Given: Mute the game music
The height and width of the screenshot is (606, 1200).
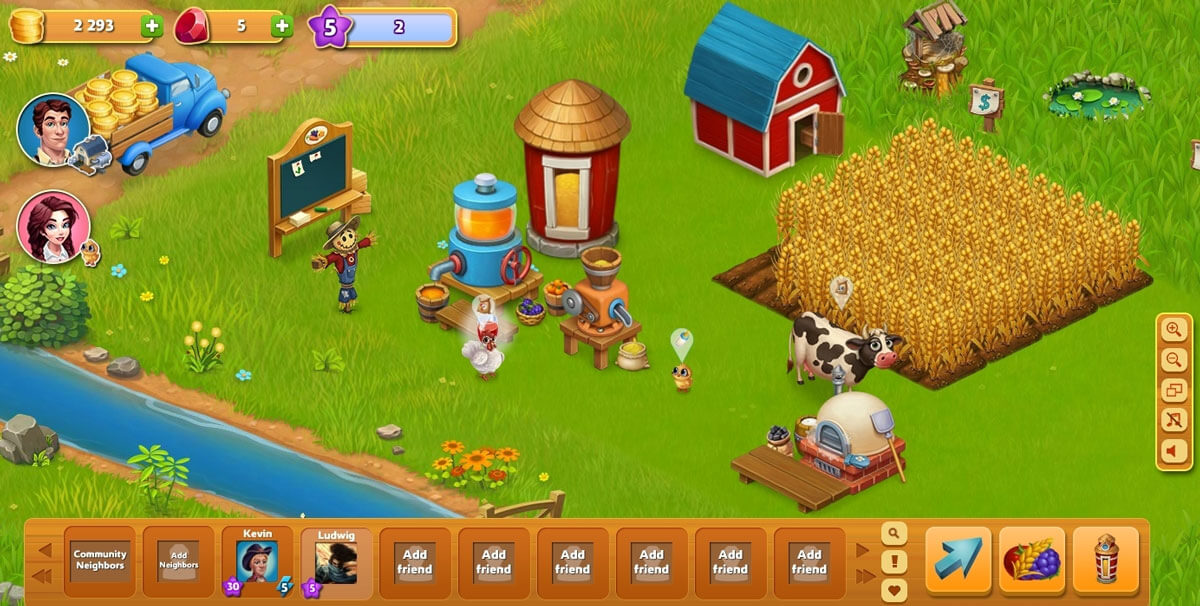Looking at the screenshot, I should pos(1174,421).
